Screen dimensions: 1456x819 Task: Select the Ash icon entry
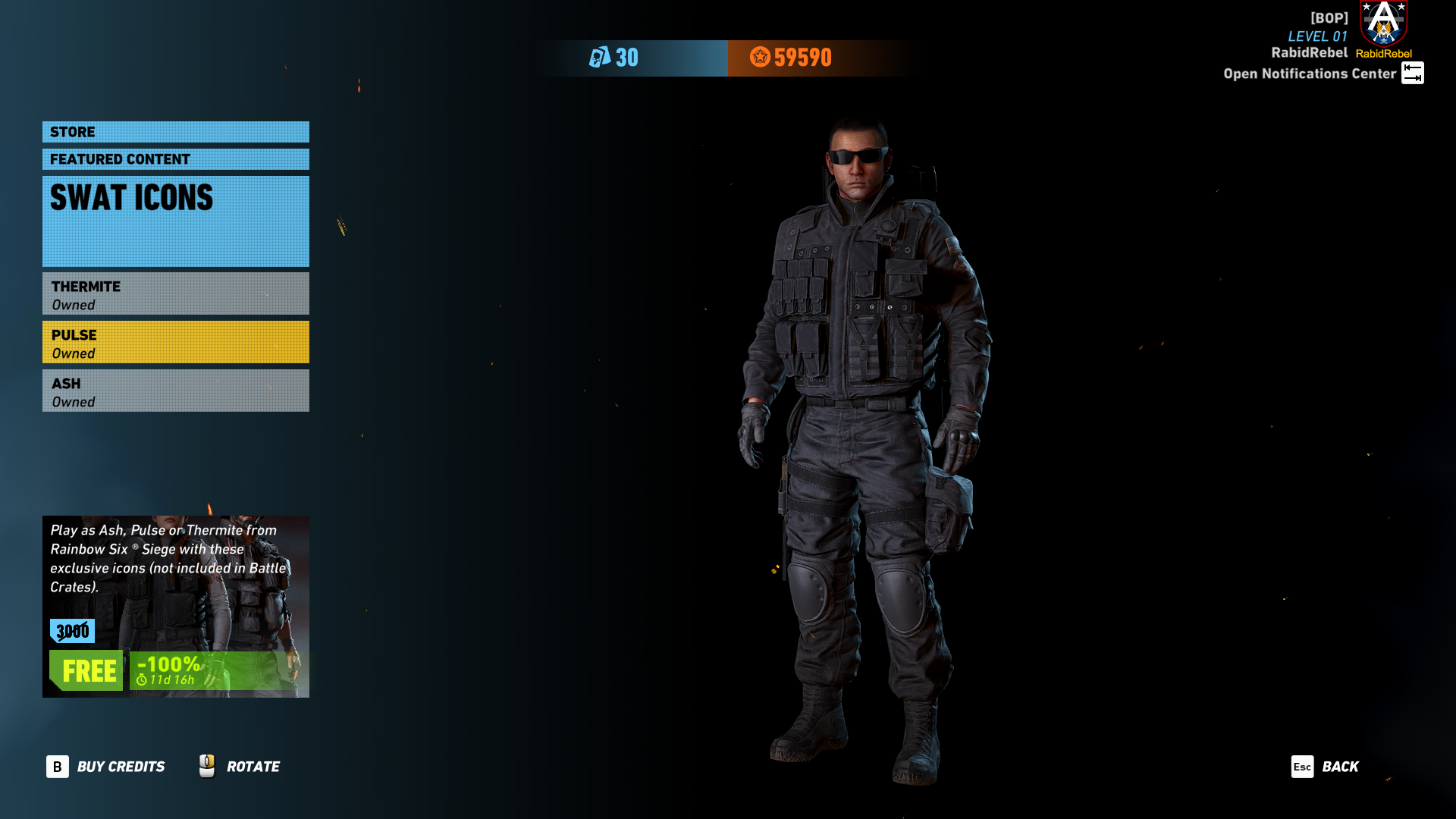[x=175, y=391]
